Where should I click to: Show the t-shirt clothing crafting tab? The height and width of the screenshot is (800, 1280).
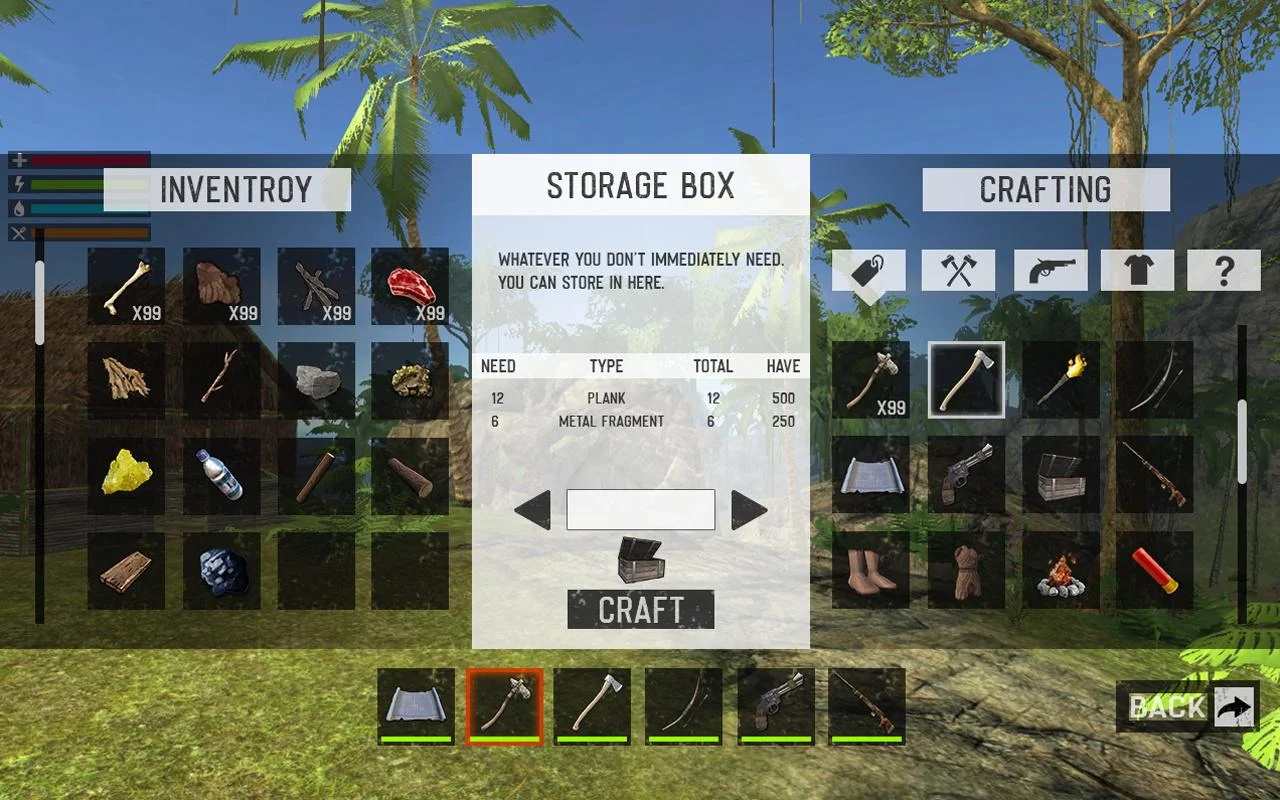[1138, 270]
